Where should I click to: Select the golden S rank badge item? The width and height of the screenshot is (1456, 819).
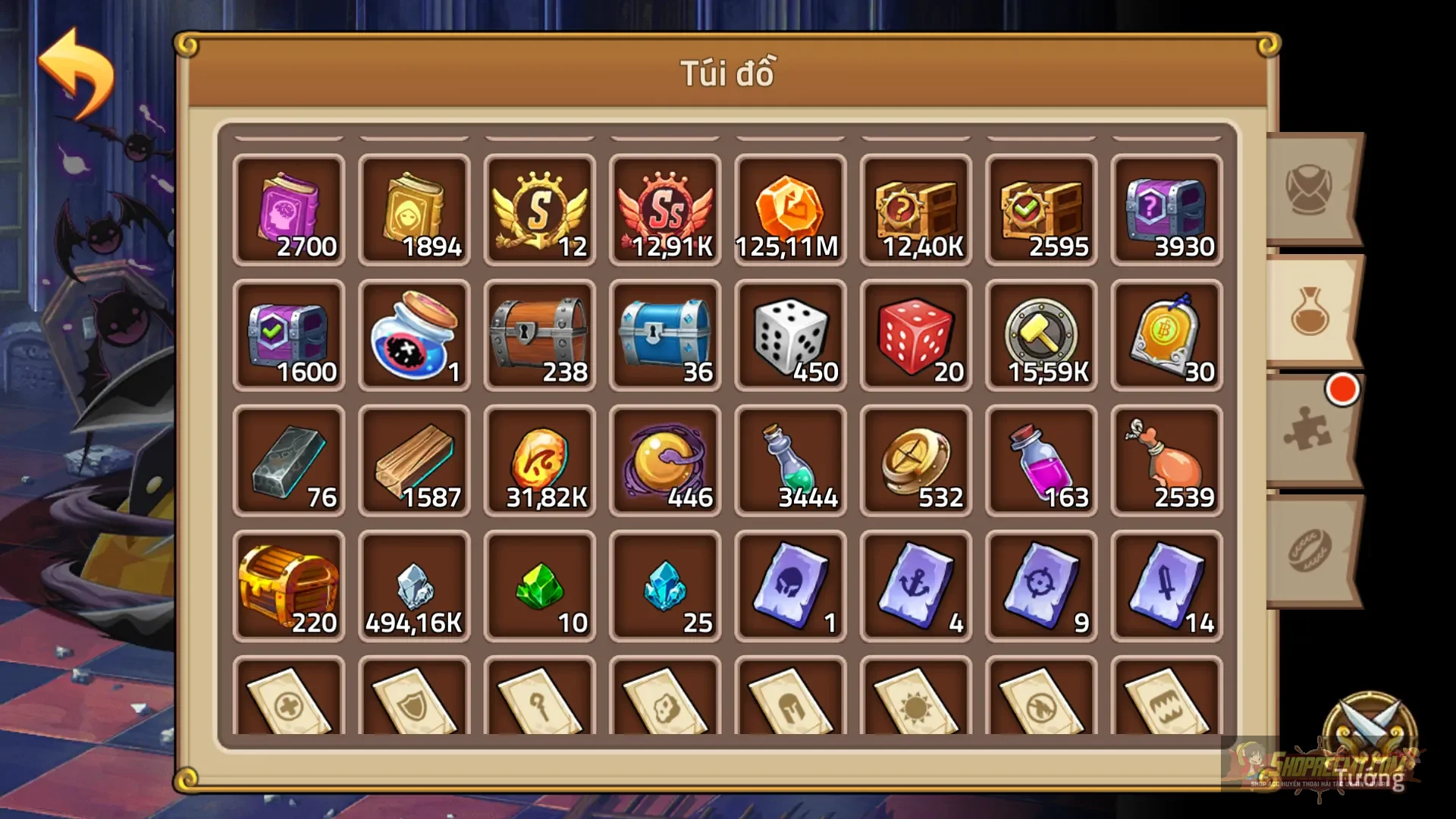click(540, 209)
